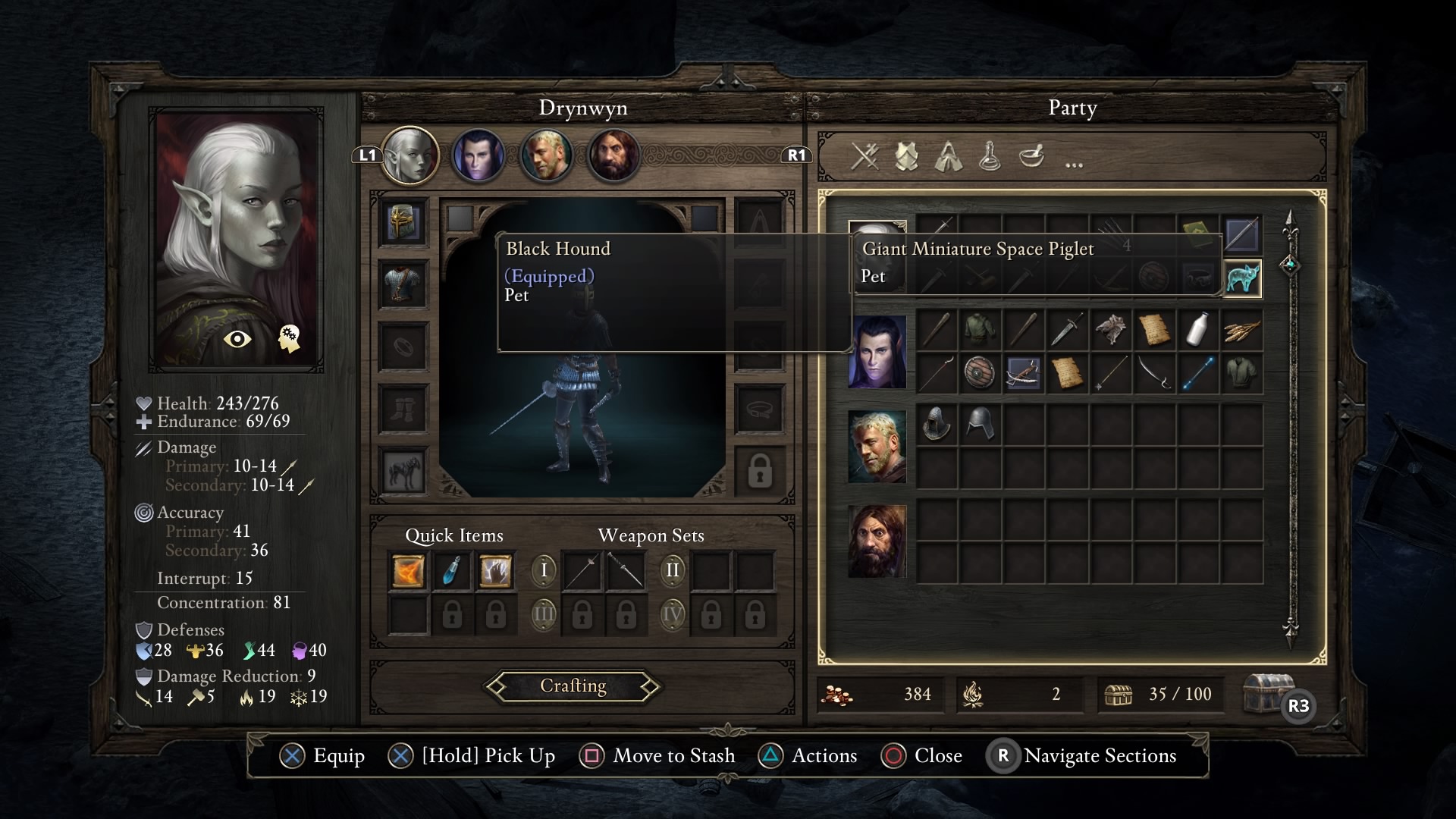Viewport: 1456px width, 819px height.
Task: Select the round wooden shield item
Action: coord(980,373)
